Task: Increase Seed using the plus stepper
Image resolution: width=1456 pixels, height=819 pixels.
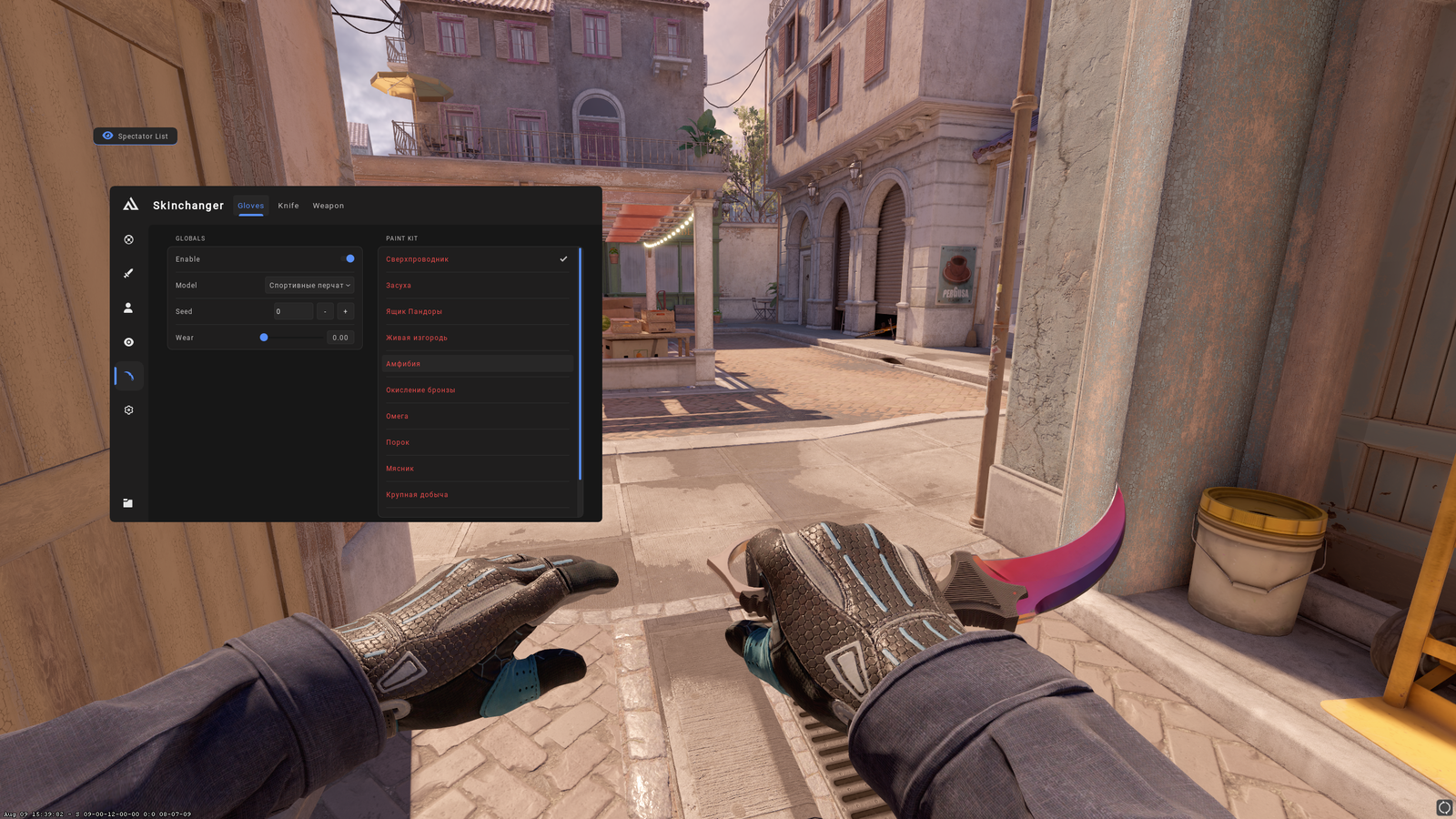Action: coord(346,311)
